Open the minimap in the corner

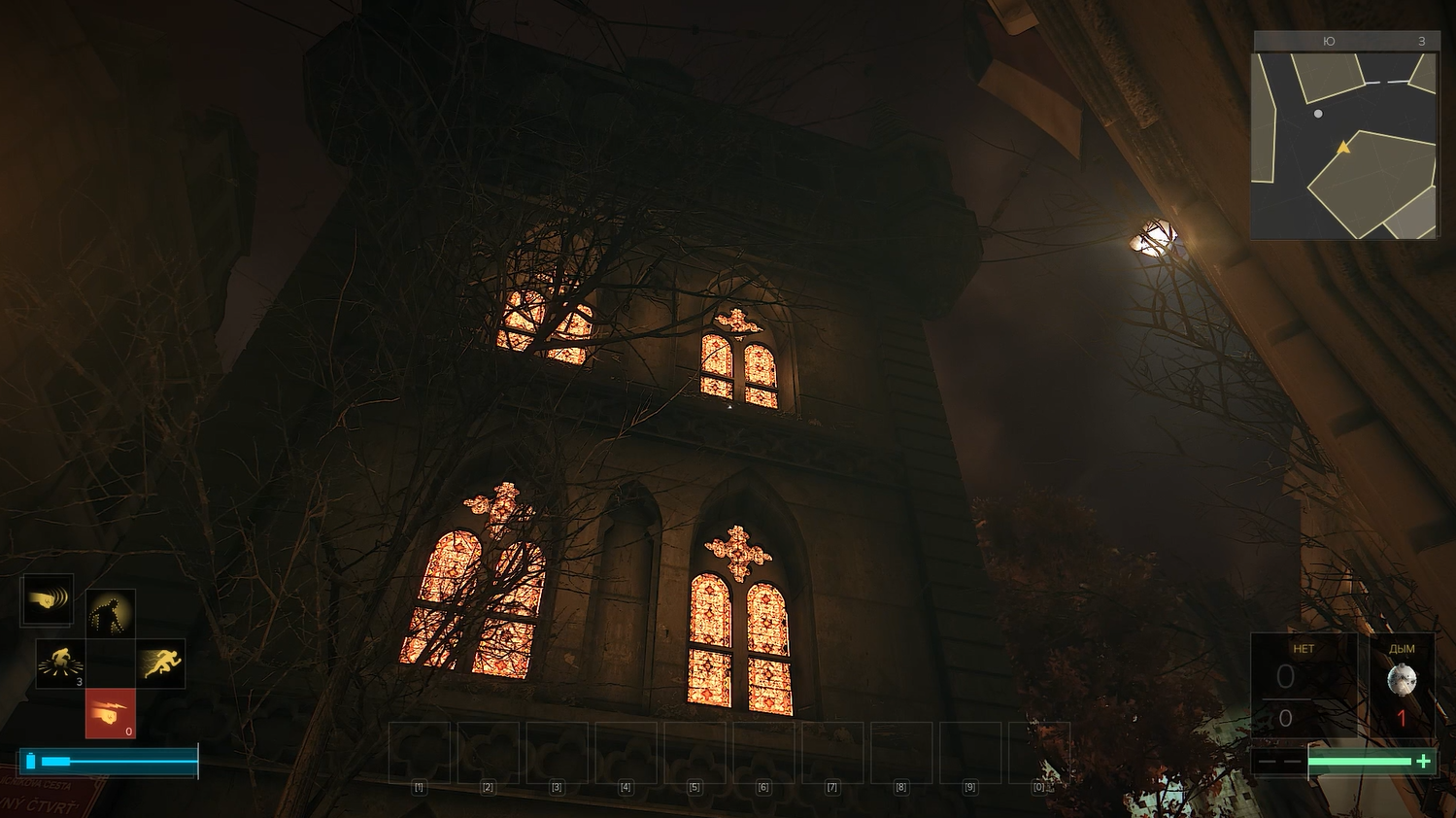click(x=1344, y=145)
